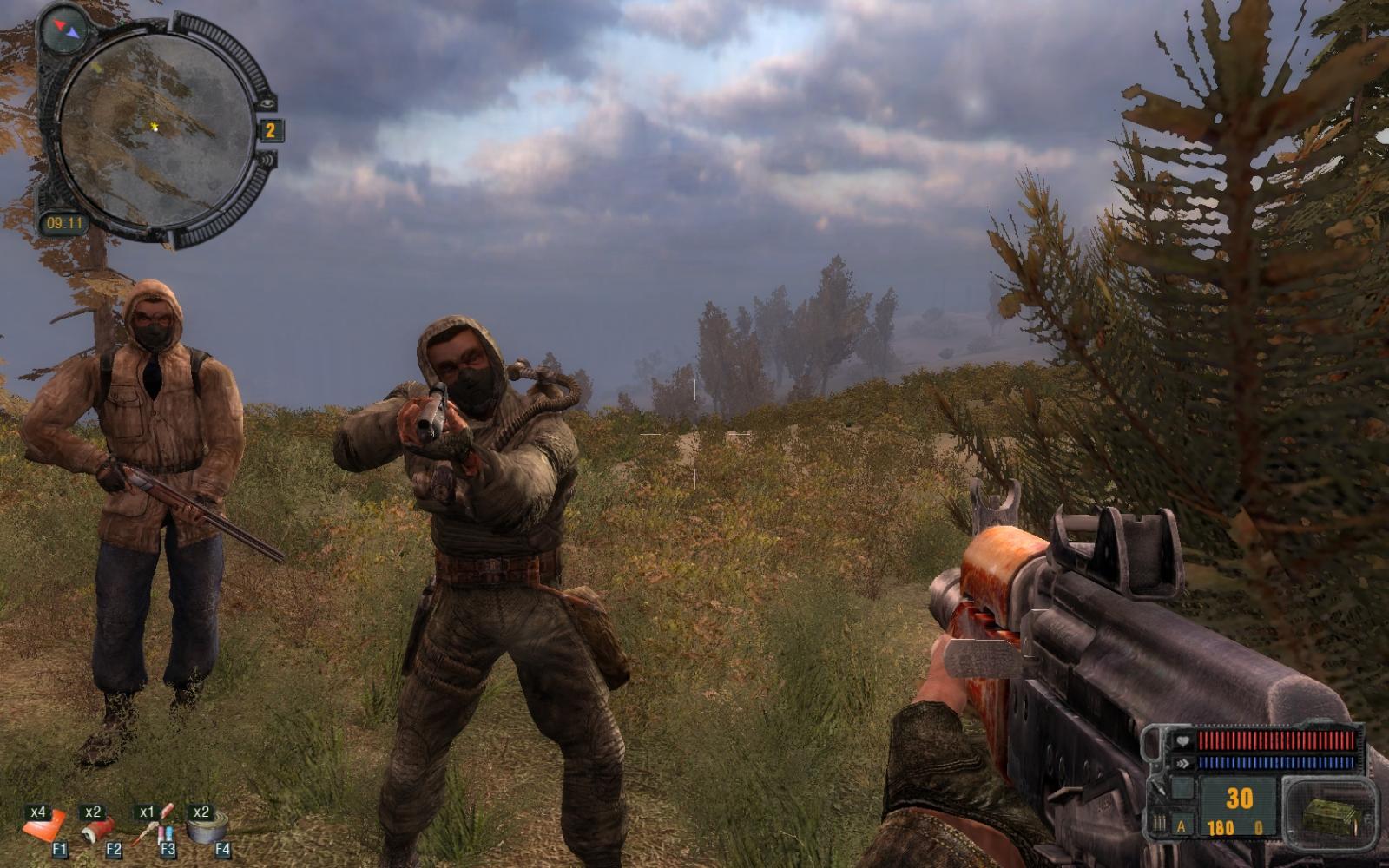Click the compass arrow above the minimap
This screenshot has height=868, width=1389.
coord(66,30)
